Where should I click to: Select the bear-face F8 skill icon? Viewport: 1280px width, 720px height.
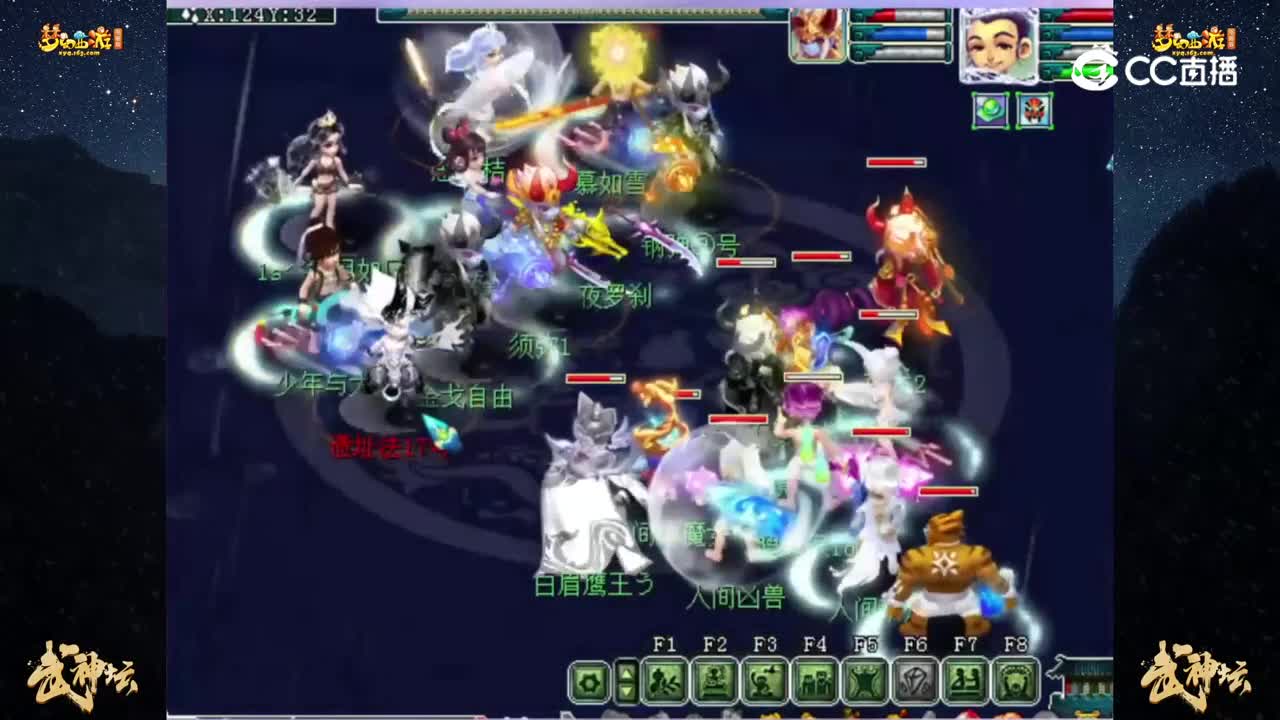coord(1015,678)
